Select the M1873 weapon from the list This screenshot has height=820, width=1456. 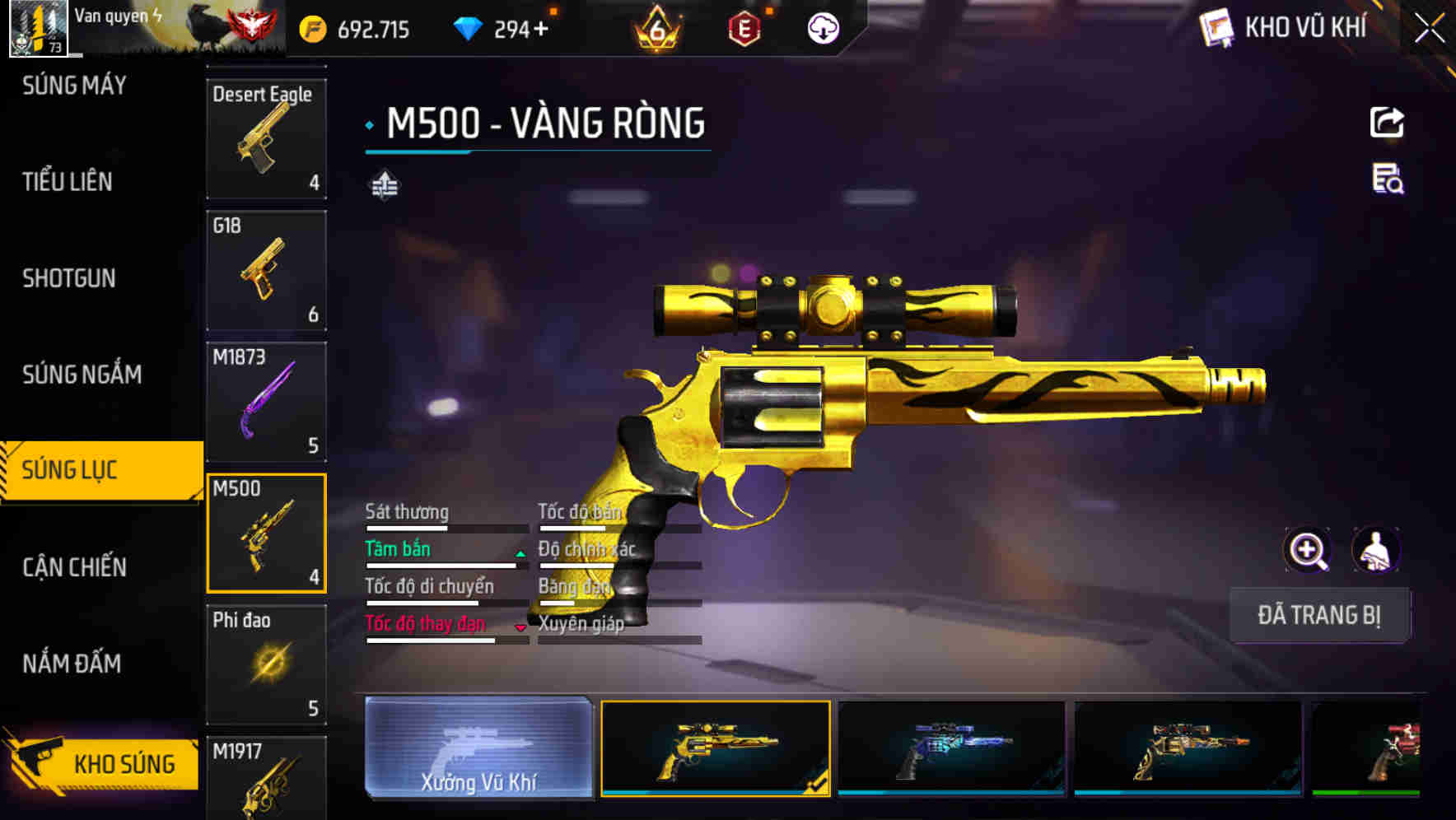pyautogui.click(x=266, y=401)
